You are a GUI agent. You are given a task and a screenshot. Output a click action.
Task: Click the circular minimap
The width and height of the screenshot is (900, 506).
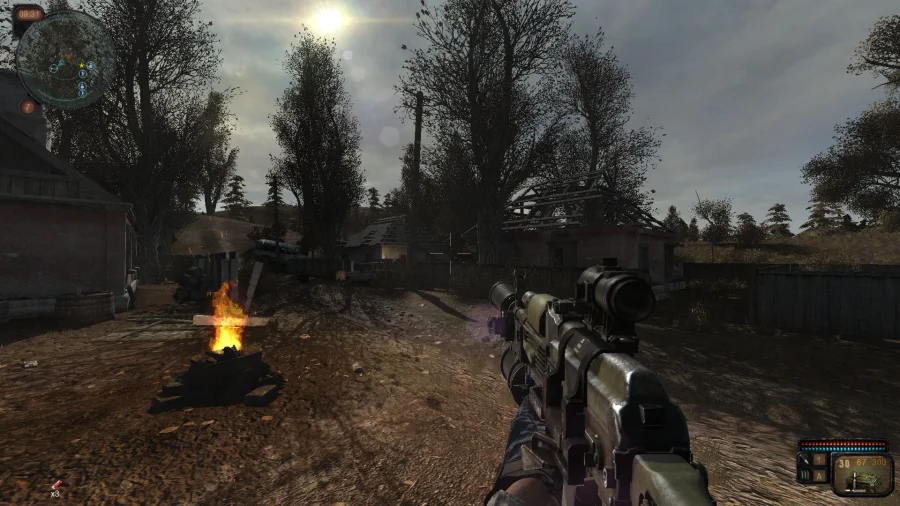point(65,57)
